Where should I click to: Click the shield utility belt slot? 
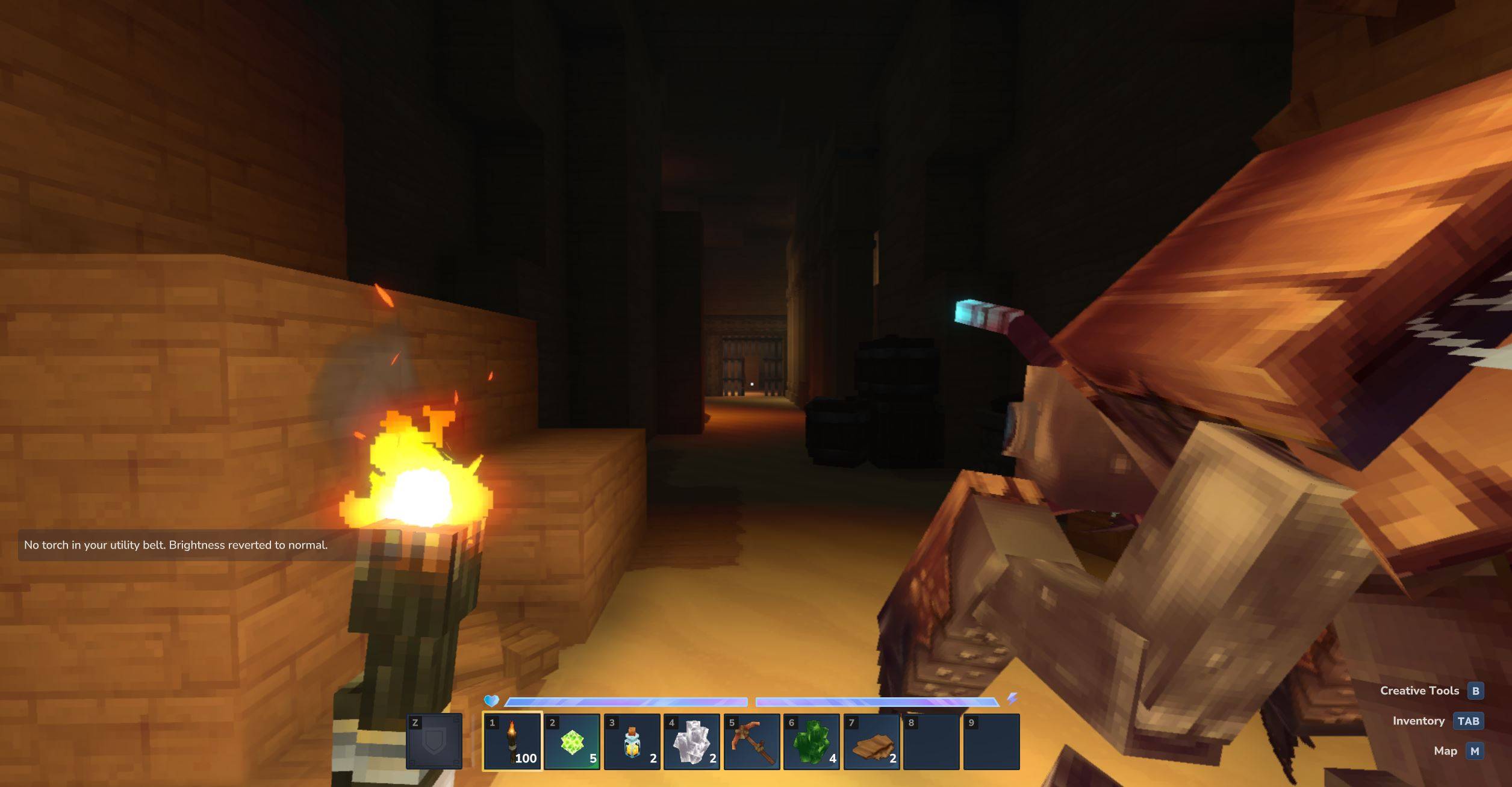pyautogui.click(x=434, y=741)
